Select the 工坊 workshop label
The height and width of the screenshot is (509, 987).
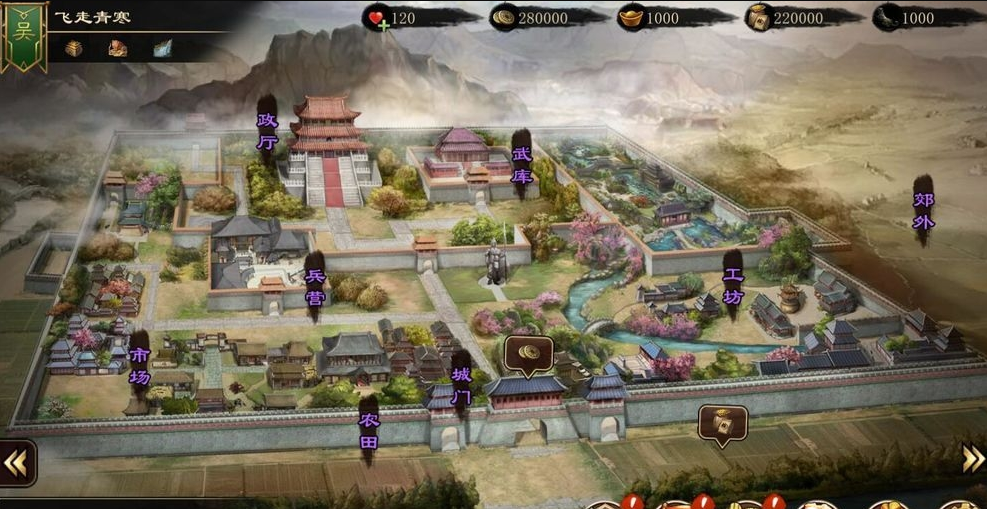(x=733, y=284)
